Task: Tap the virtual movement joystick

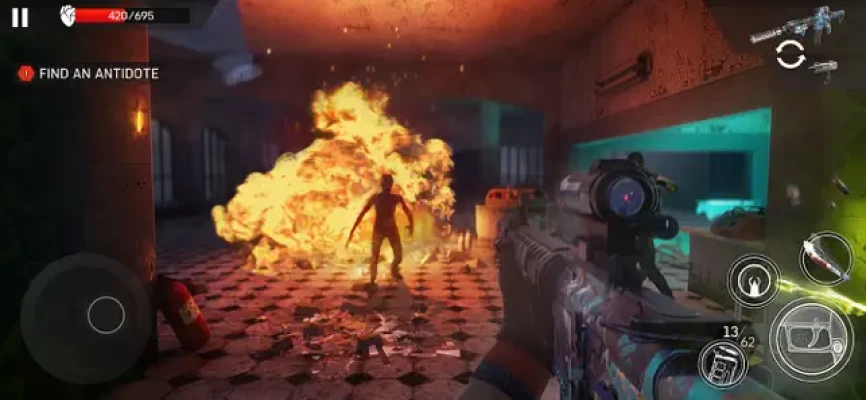Action: pyautogui.click(x=105, y=315)
